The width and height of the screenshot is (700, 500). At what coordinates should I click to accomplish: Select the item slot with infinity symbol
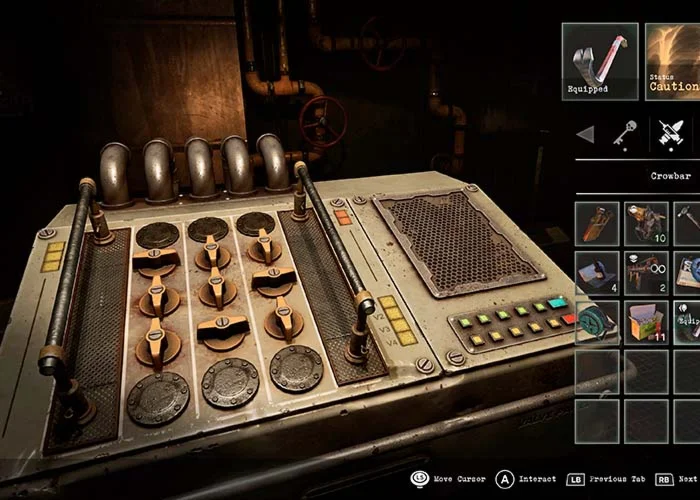(x=646, y=272)
